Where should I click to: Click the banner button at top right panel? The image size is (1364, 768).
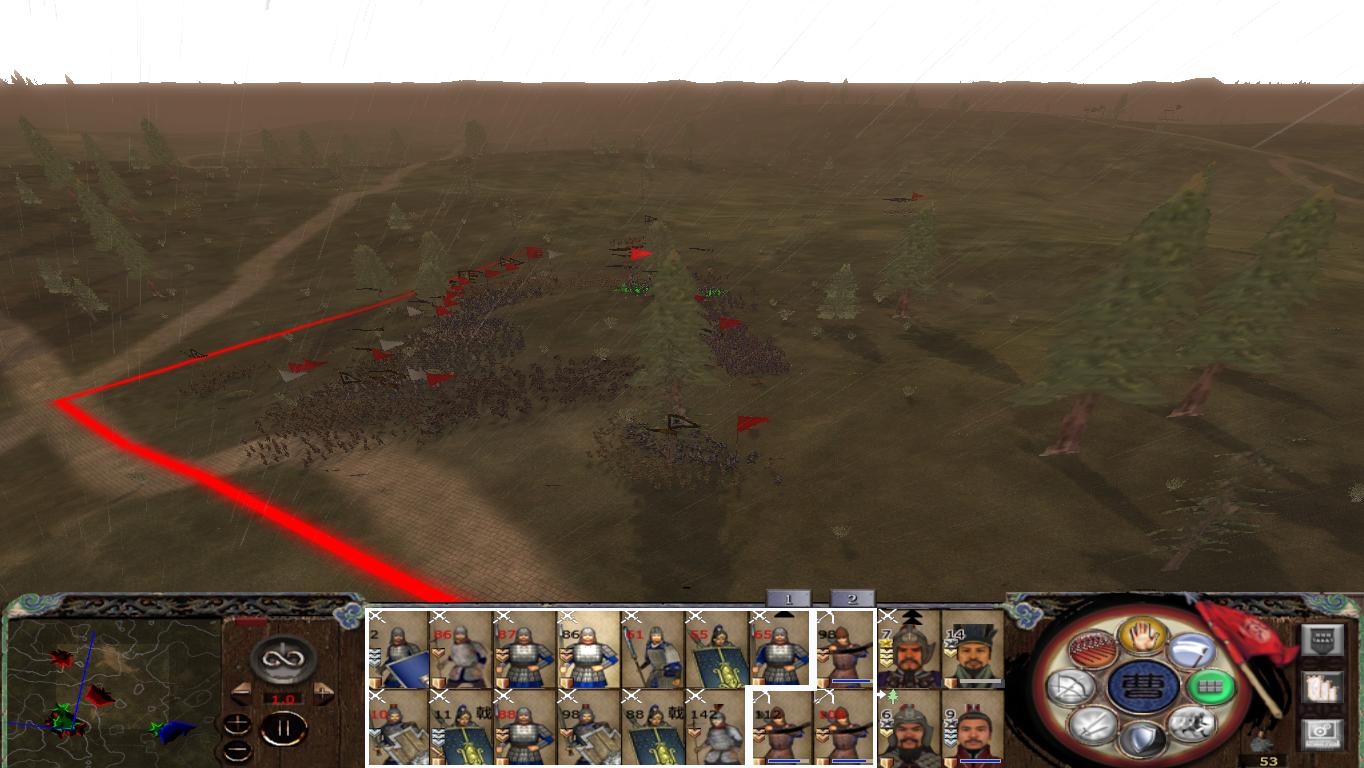(x=1322, y=640)
